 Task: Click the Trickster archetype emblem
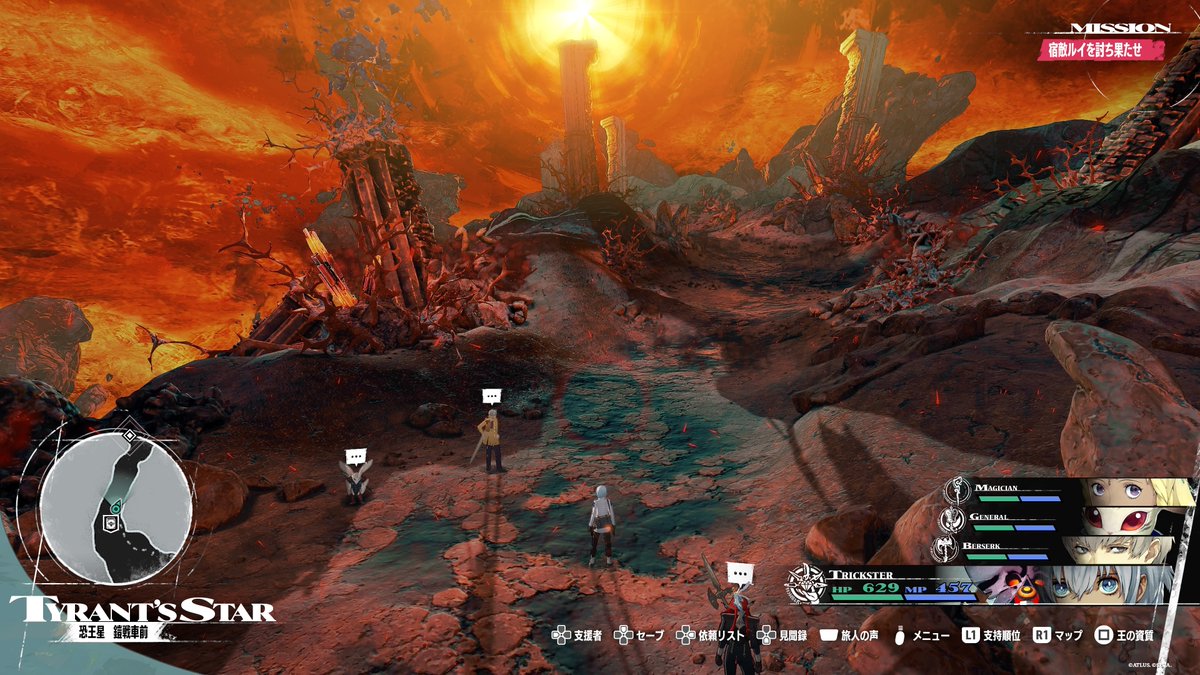pos(806,586)
